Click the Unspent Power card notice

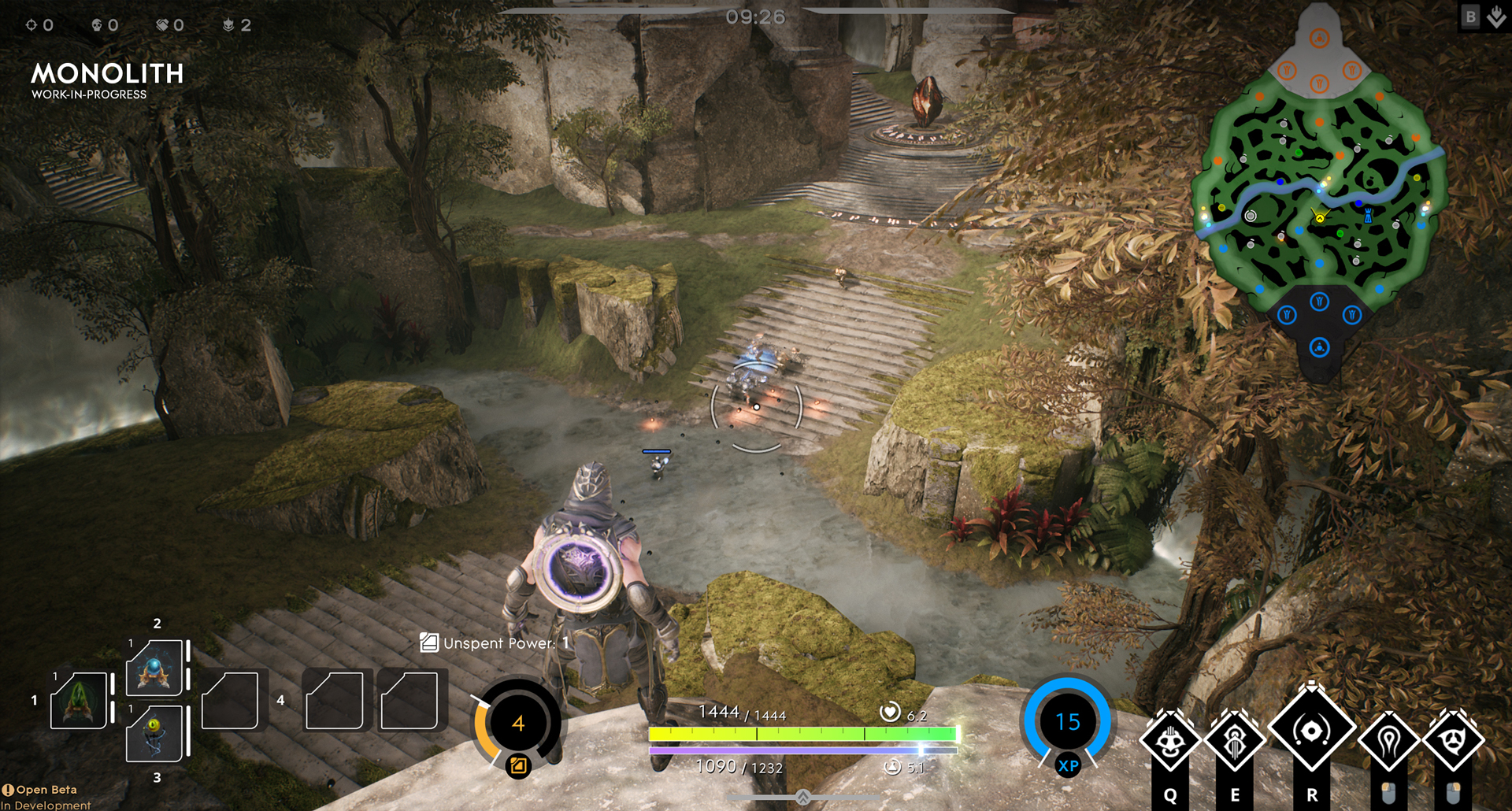495,643
